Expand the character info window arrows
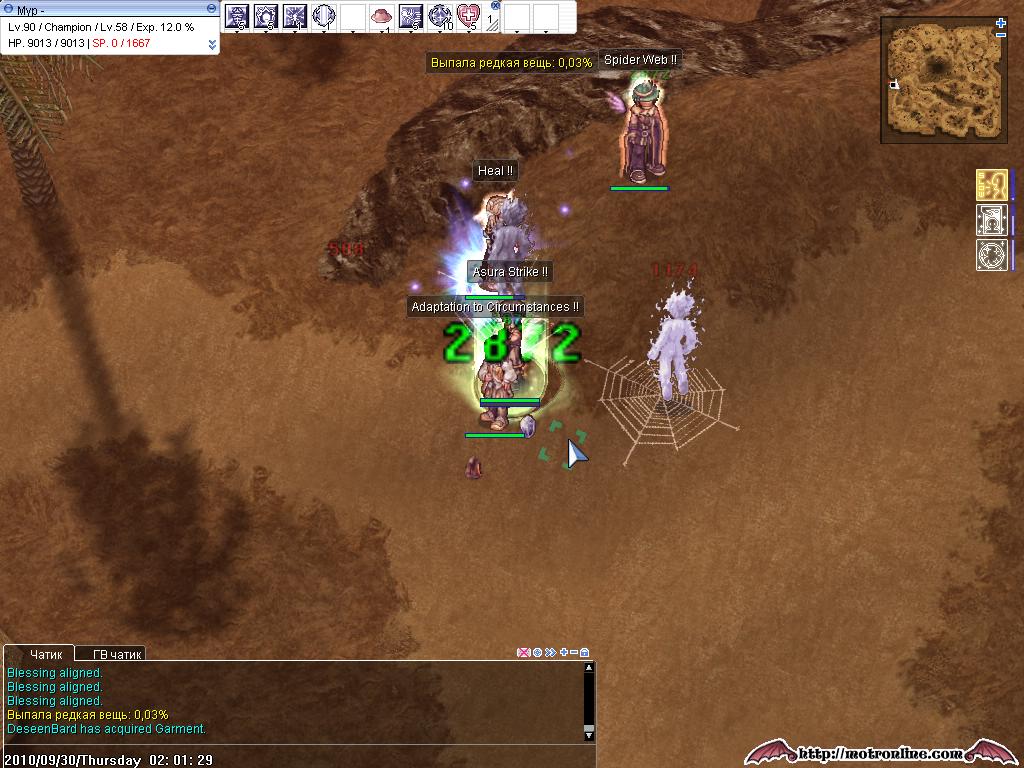The image size is (1024, 768). click(x=212, y=44)
